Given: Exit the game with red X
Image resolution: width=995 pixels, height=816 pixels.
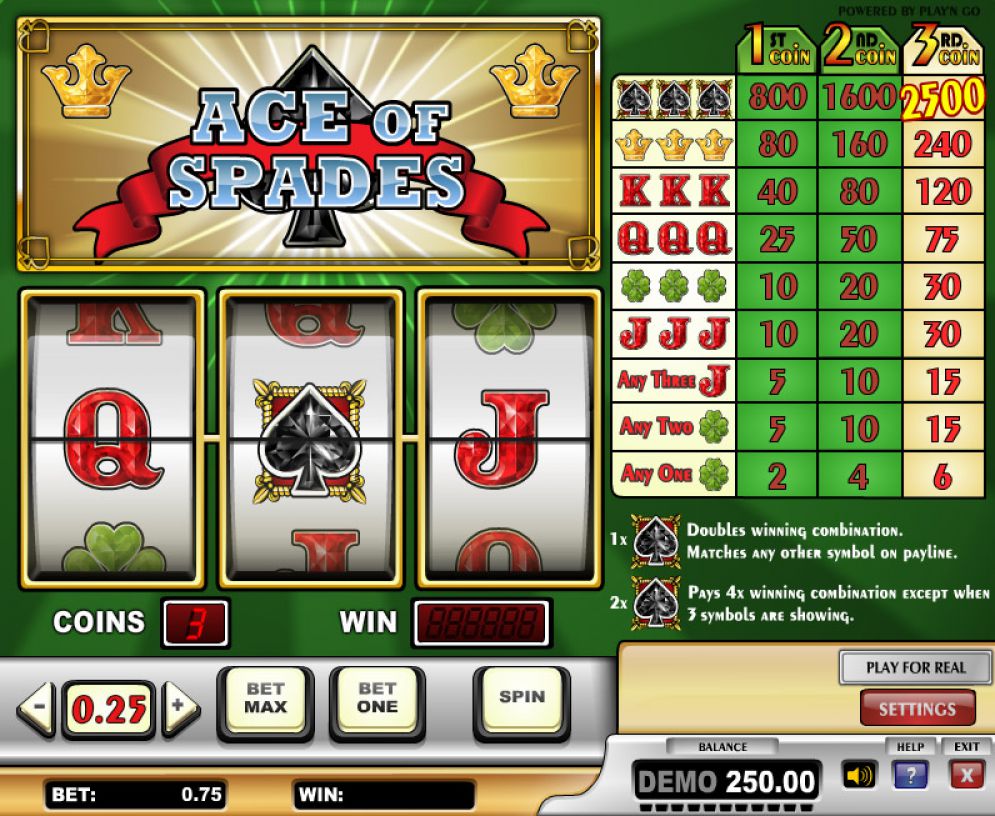Looking at the screenshot, I should [x=966, y=775].
